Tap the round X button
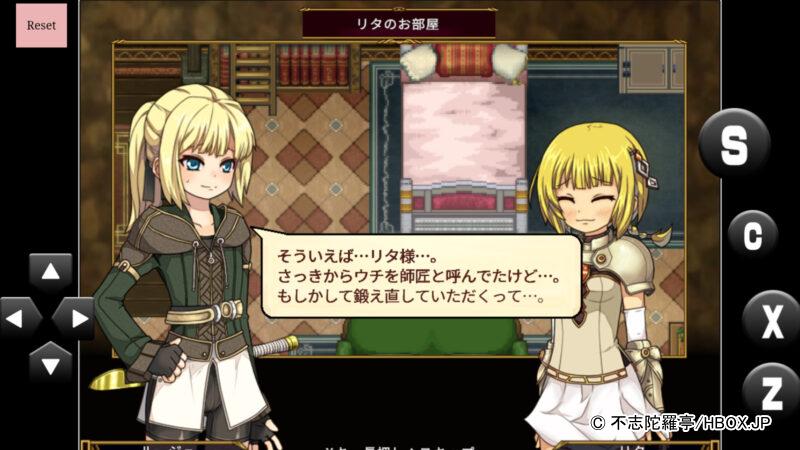 771,319
